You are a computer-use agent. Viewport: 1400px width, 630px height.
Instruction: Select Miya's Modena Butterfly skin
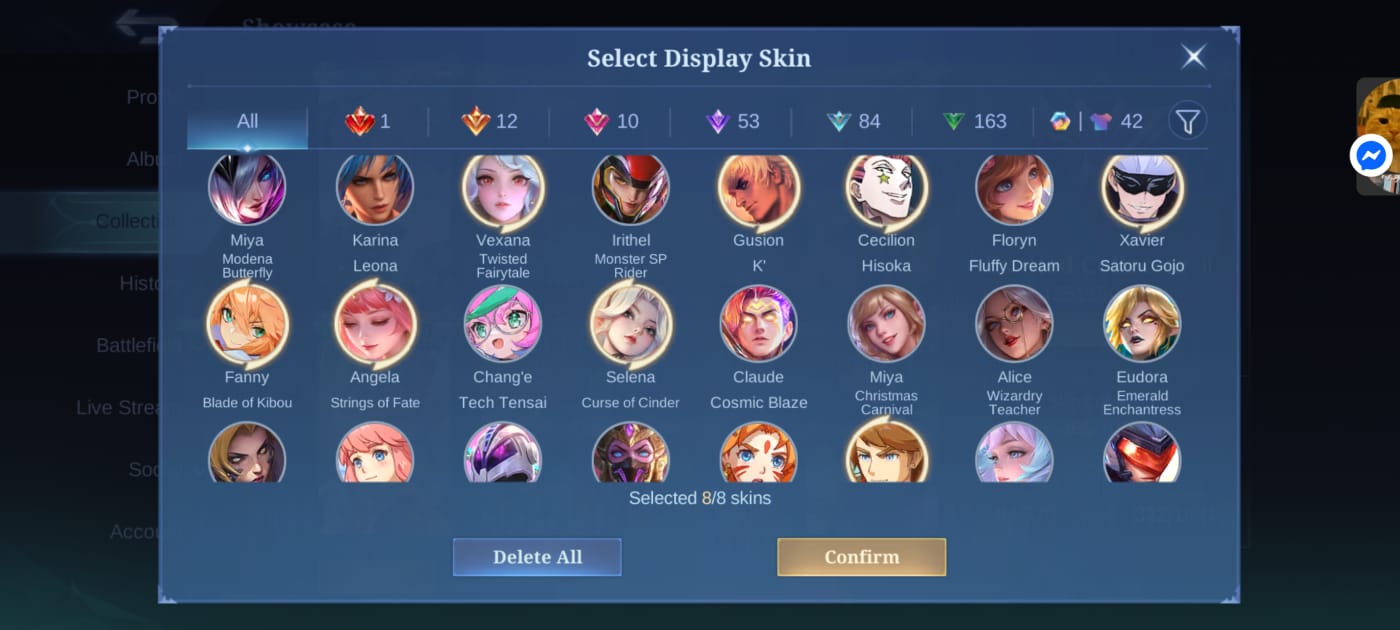247,188
